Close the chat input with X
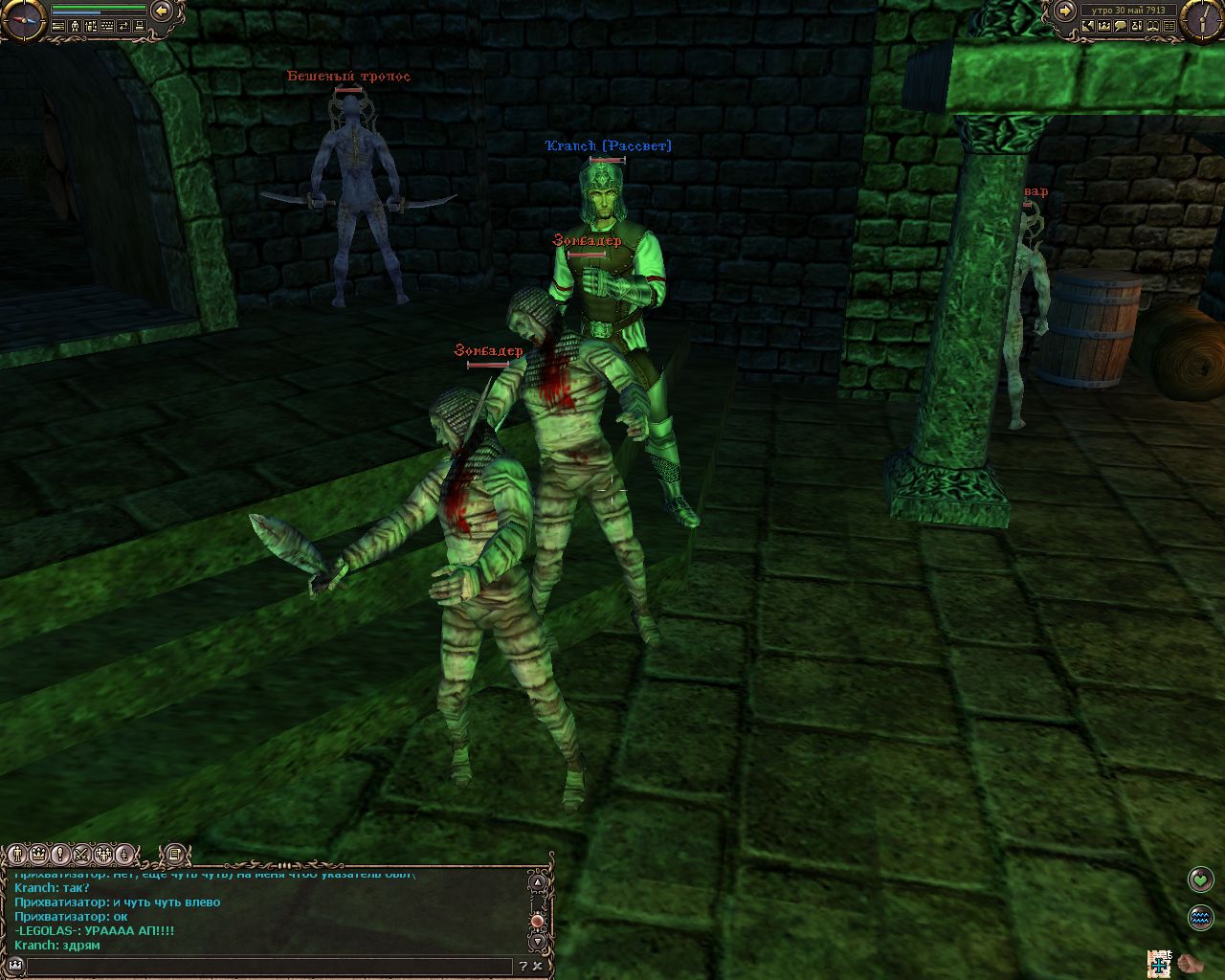The height and width of the screenshot is (980, 1225). click(x=539, y=967)
